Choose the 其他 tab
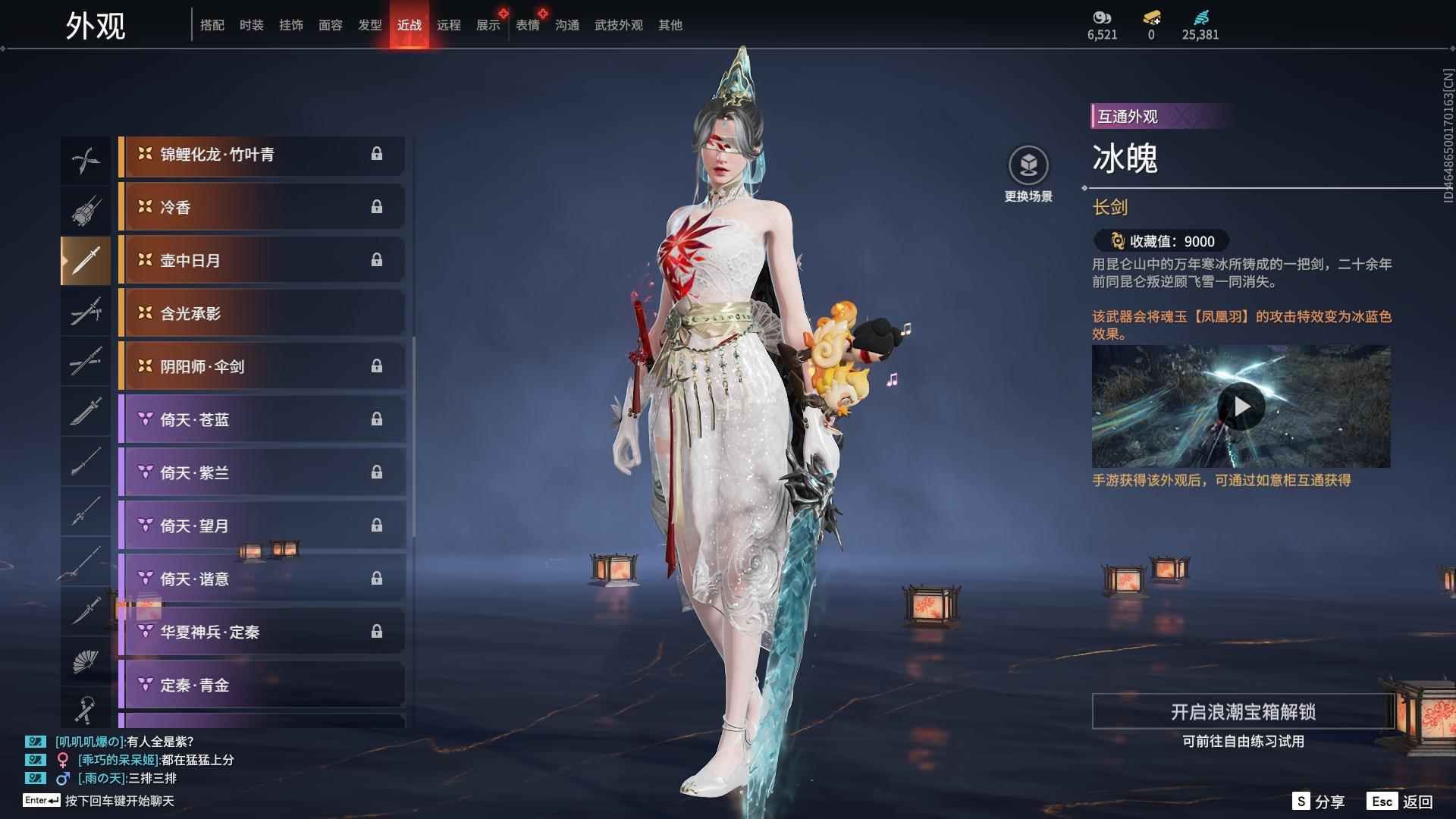Screen dimensions: 1456x819 click(670, 25)
